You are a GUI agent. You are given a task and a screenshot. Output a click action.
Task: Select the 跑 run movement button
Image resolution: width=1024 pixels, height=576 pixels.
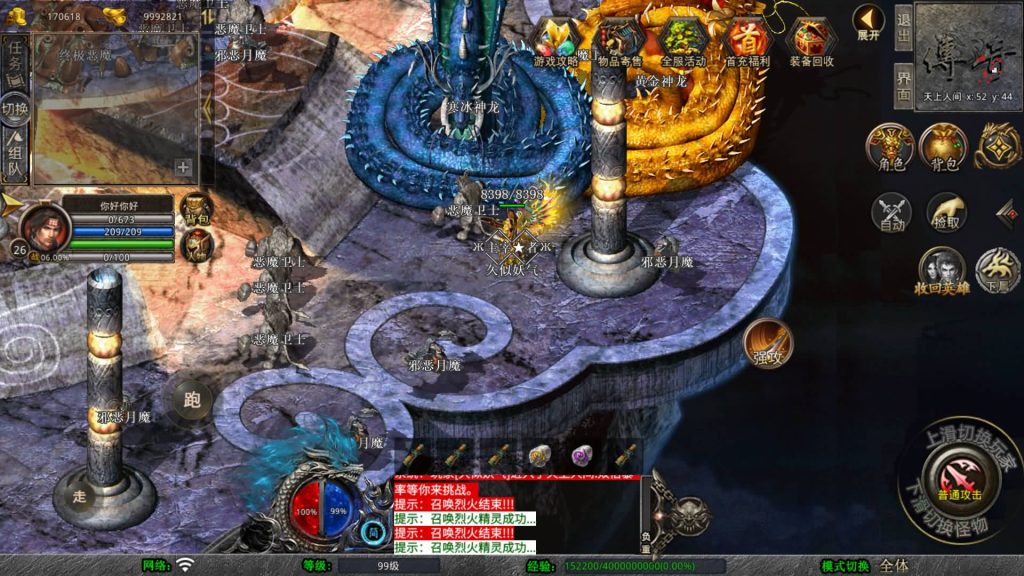coord(192,400)
